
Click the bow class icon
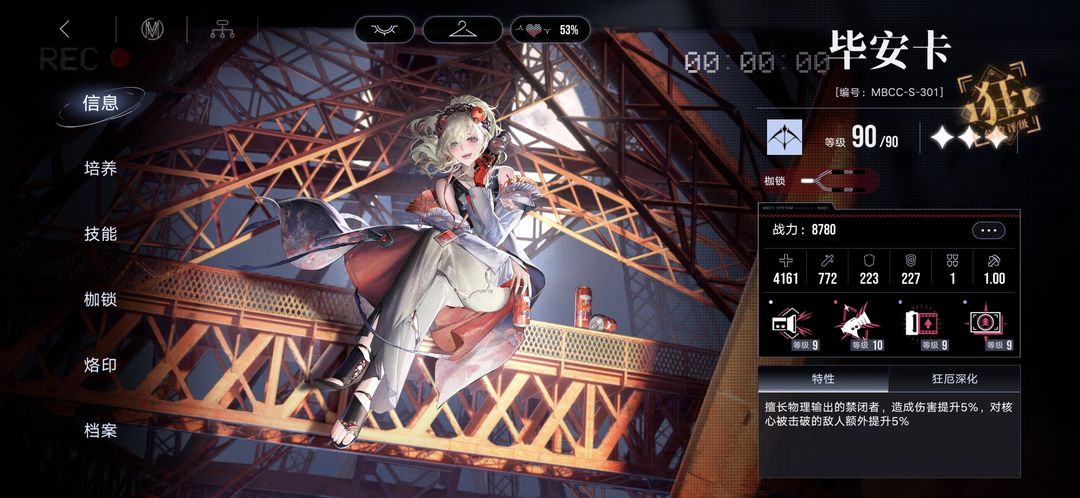point(785,137)
